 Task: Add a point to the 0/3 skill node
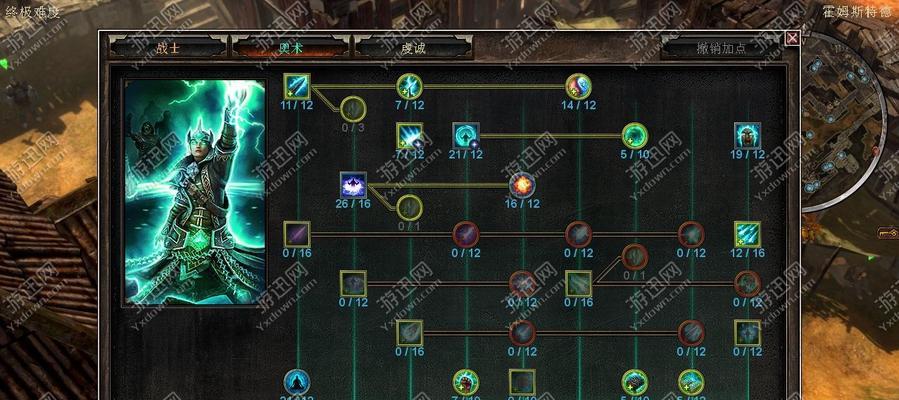click(353, 108)
